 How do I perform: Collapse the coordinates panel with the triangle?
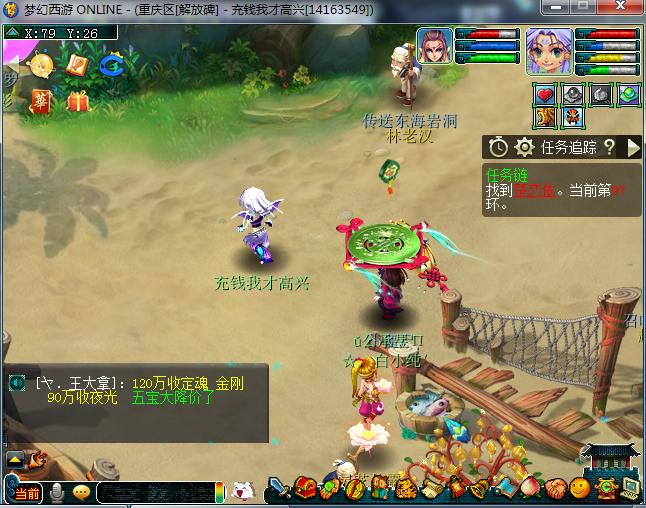(11, 32)
